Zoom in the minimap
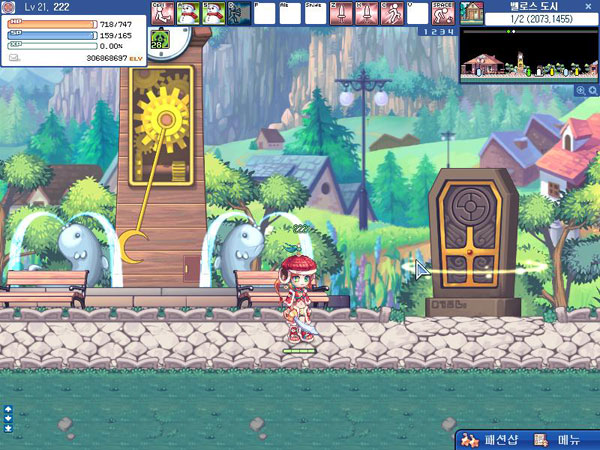This screenshot has height=450, width=600. 580,90
